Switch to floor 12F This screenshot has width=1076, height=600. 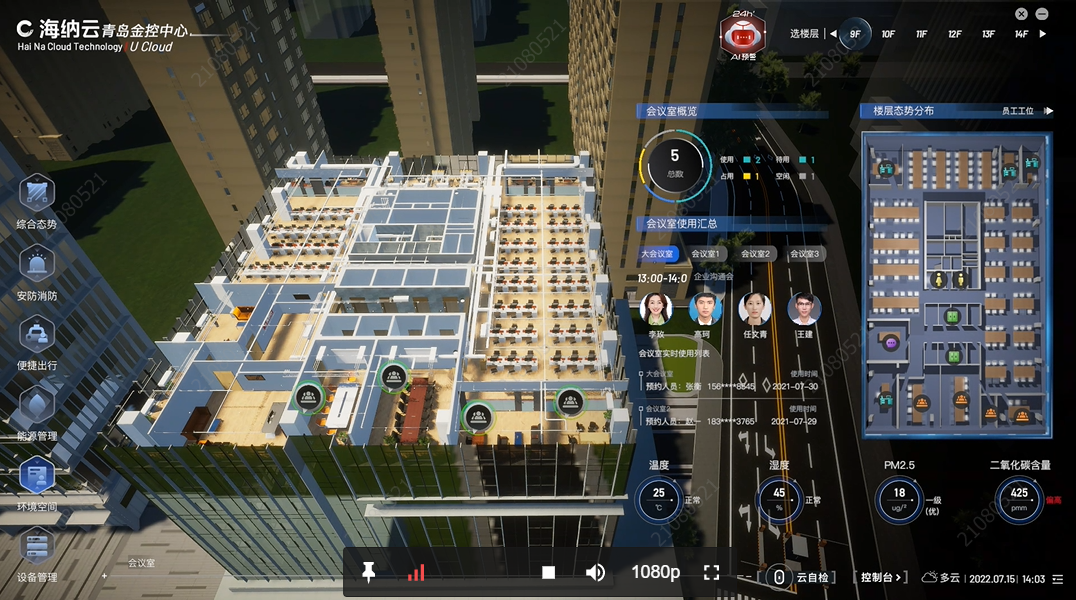[x=955, y=34]
